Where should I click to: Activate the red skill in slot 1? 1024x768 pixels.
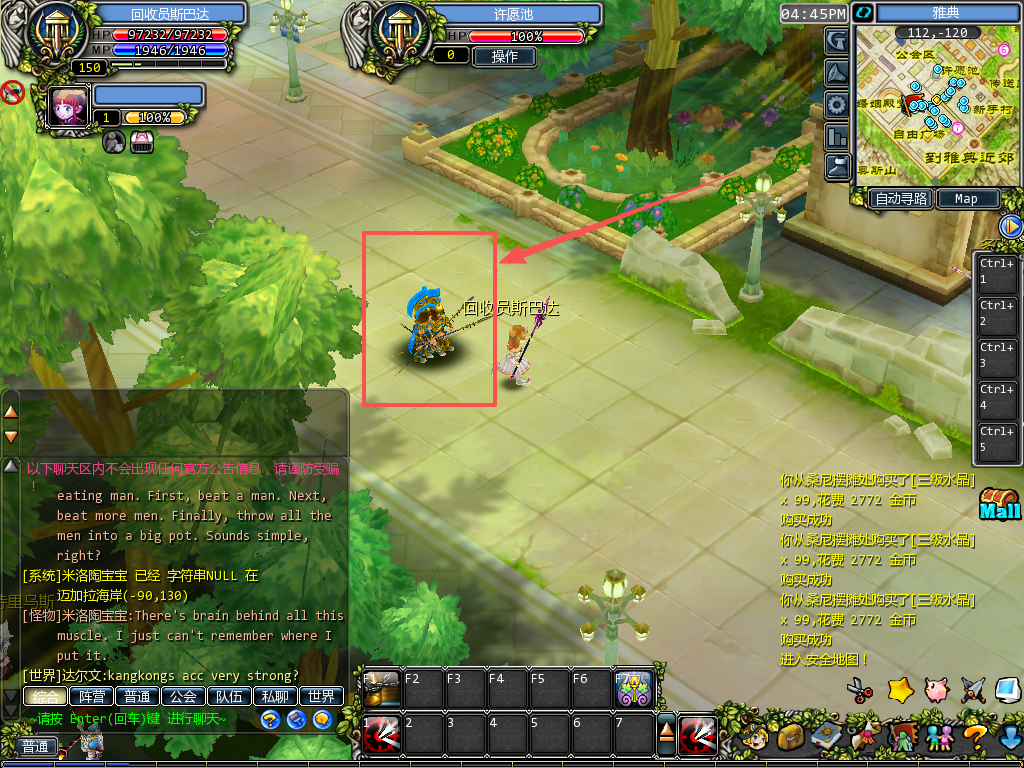[381, 735]
